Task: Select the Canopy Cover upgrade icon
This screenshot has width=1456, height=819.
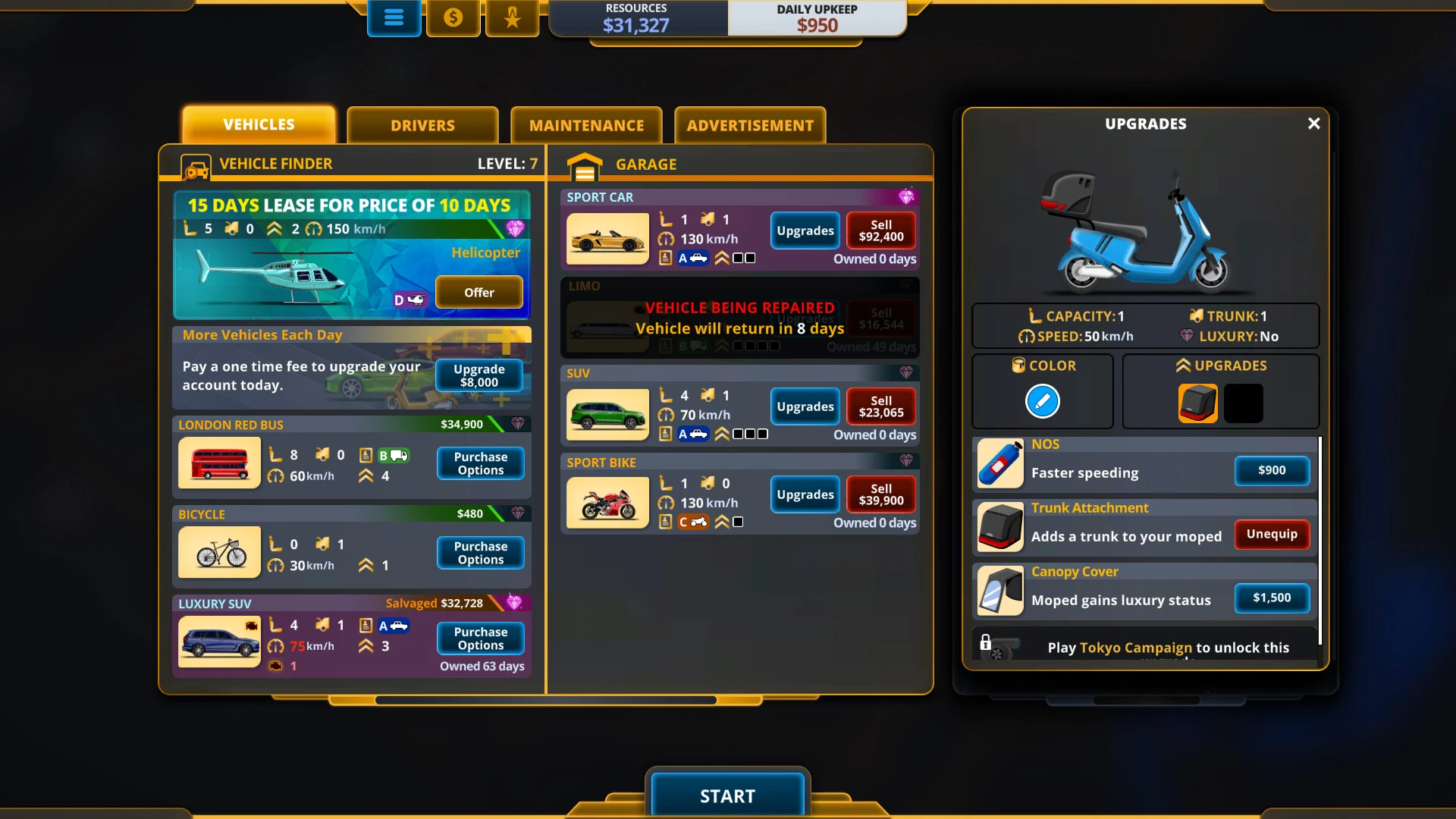Action: (x=999, y=591)
